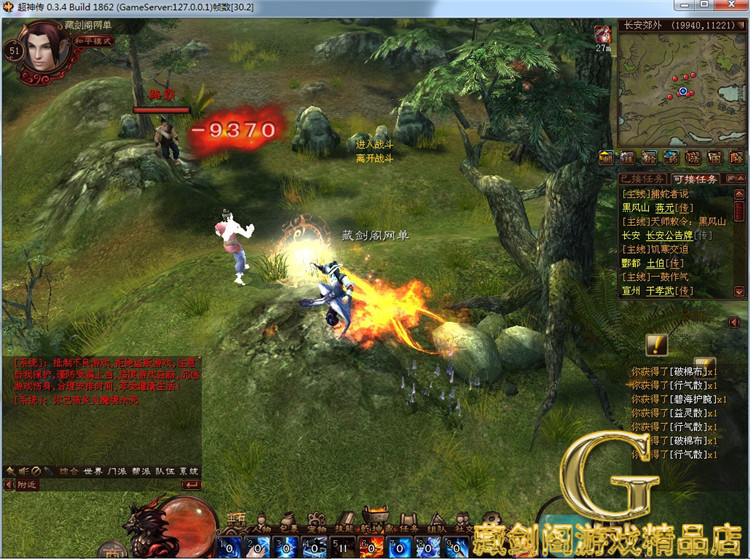
Task: Click the yellow exclamation notification icon
Action: pyautogui.click(x=656, y=345)
